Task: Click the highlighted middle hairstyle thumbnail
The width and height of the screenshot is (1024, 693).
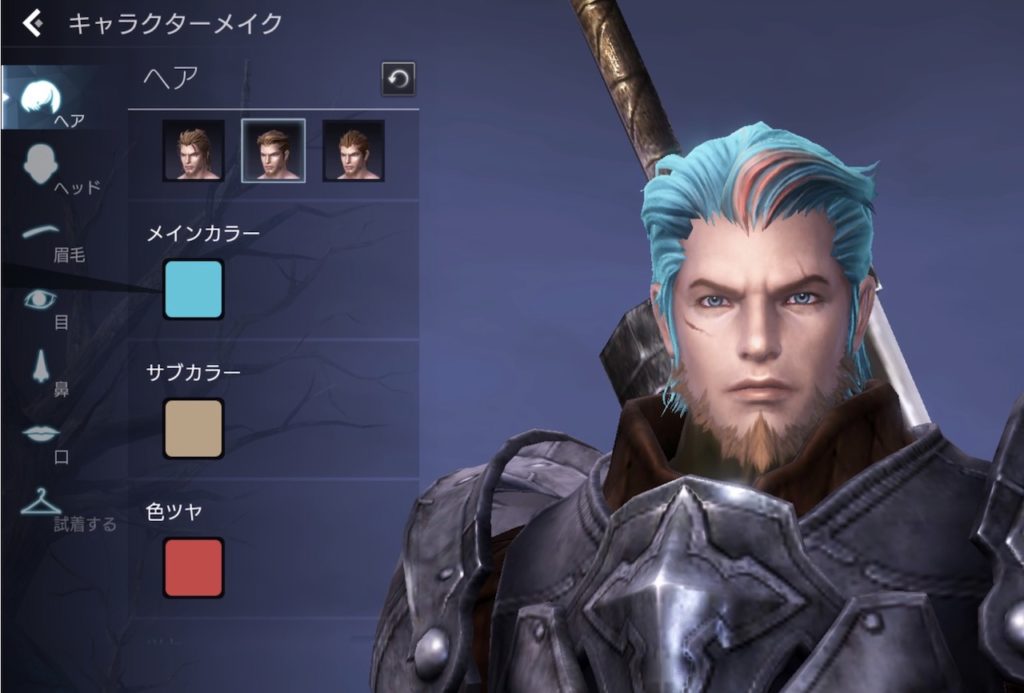Action: pyautogui.click(x=273, y=151)
